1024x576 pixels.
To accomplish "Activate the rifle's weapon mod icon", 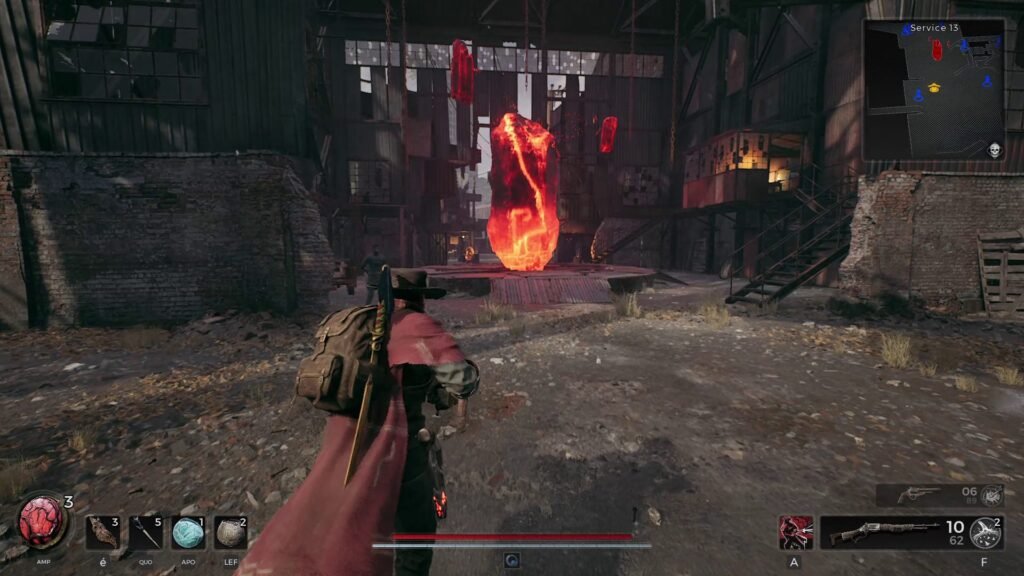I will 986,533.
